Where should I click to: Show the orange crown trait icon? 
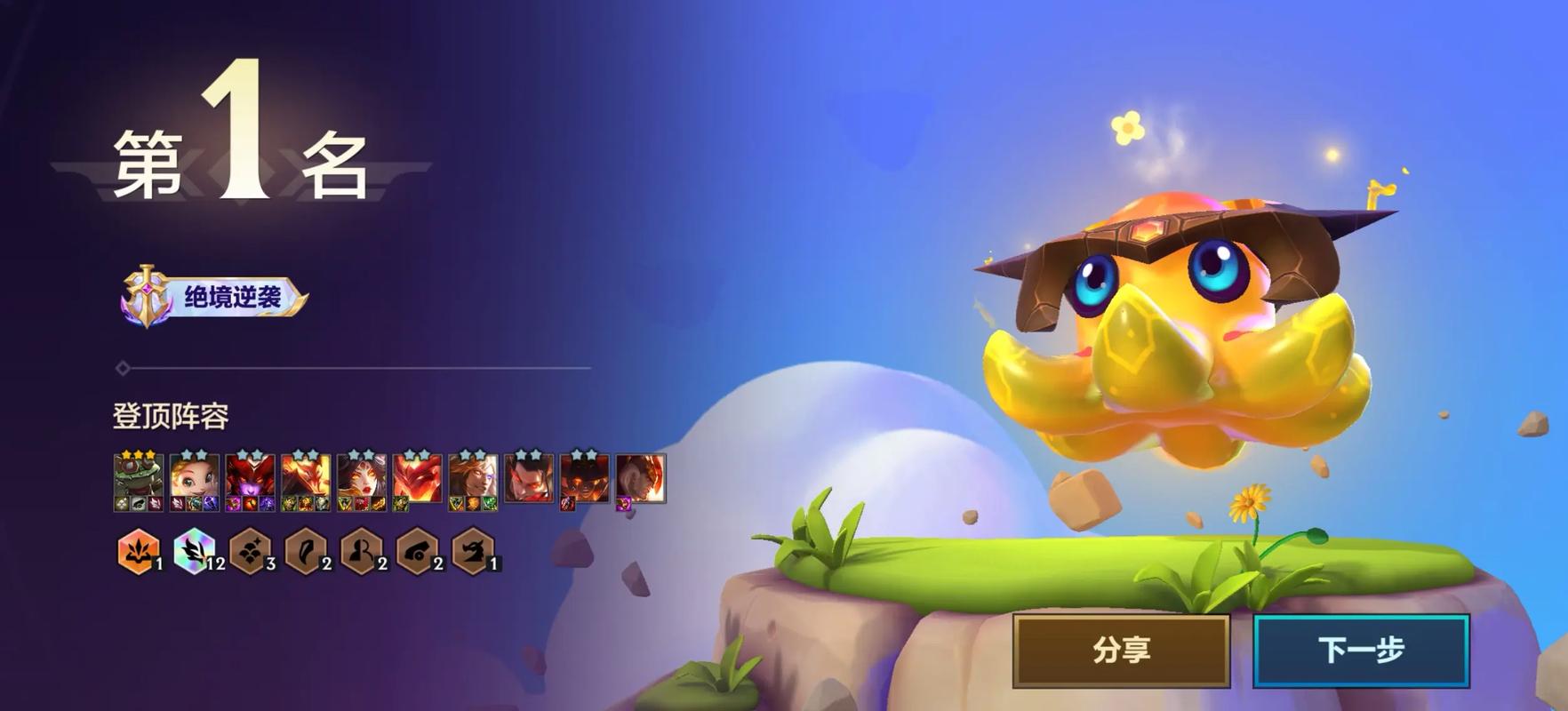point(139,551)
